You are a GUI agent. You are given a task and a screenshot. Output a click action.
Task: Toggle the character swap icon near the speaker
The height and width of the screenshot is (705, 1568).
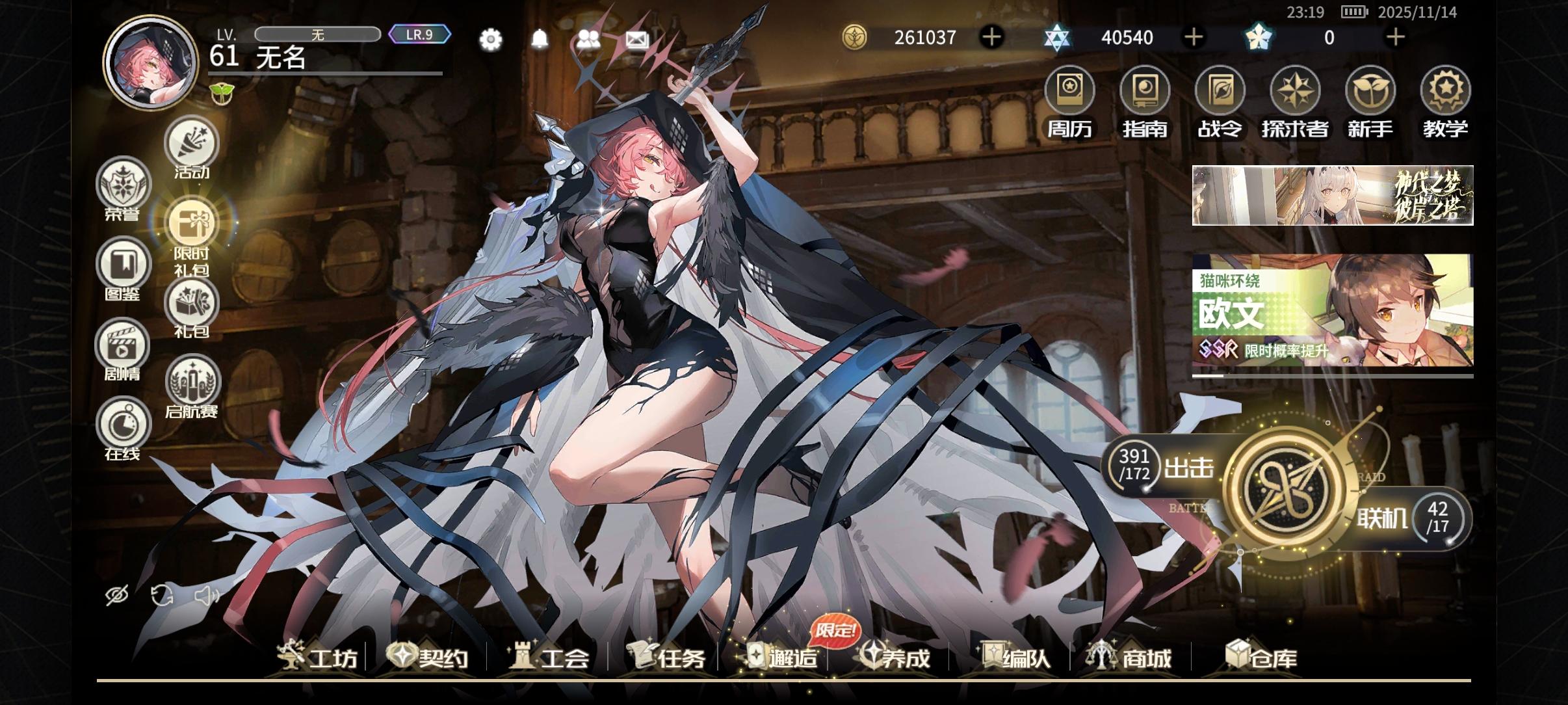[x=162, y=594]
